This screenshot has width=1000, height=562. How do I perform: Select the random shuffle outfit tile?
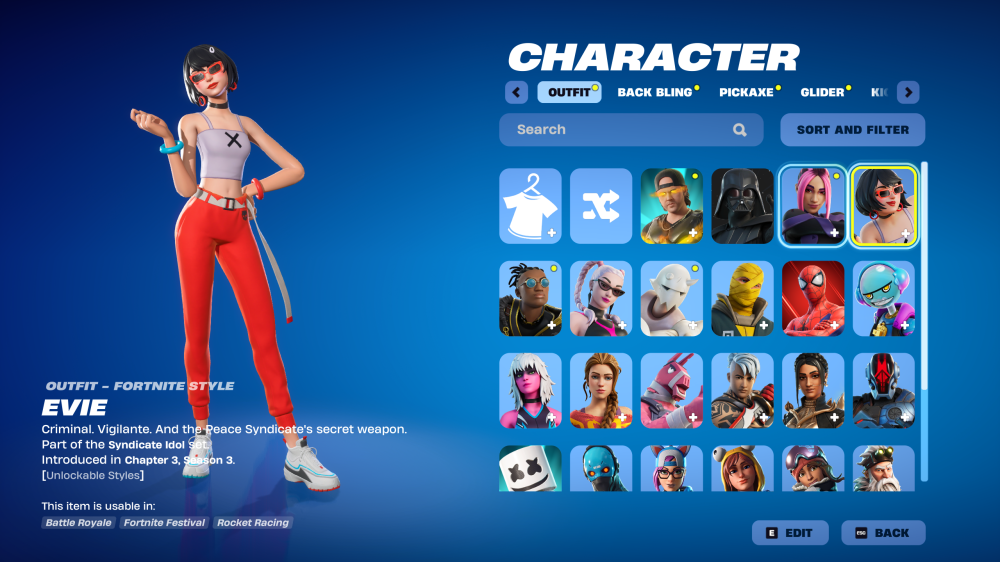tap(601, 206)
